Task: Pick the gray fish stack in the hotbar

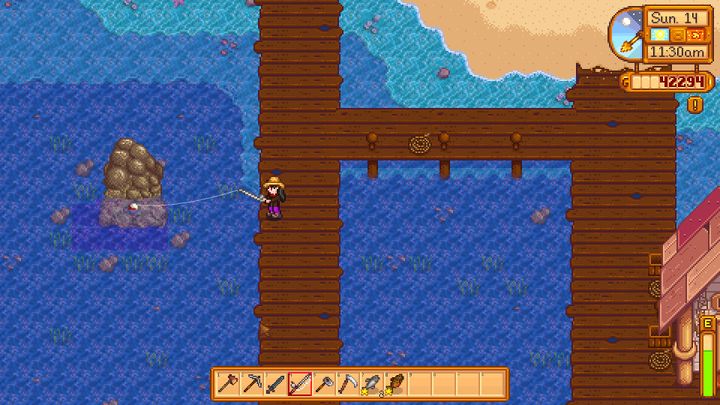Action: coord(371,382)
